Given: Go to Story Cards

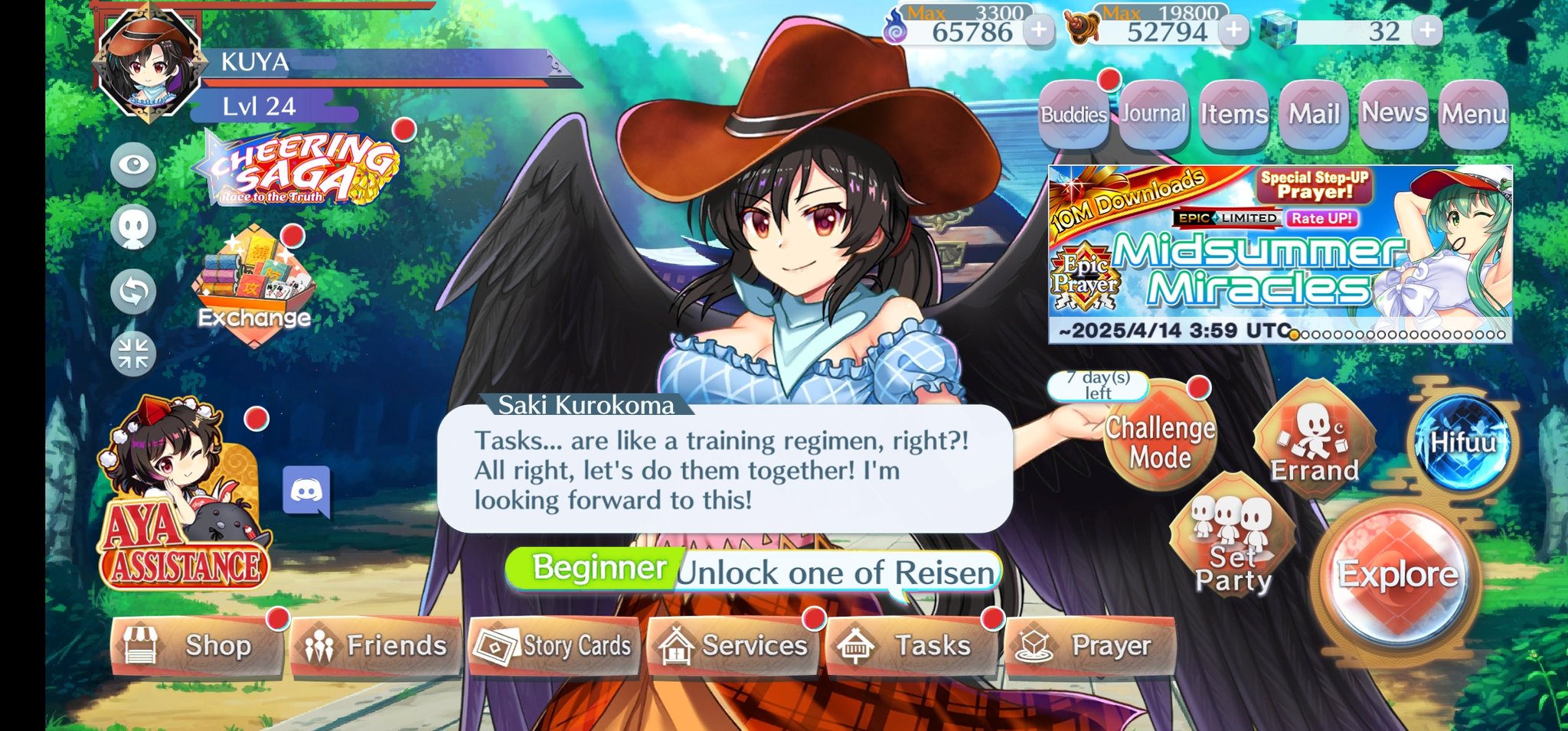Looking at the screenshot, I should point(554,646).
